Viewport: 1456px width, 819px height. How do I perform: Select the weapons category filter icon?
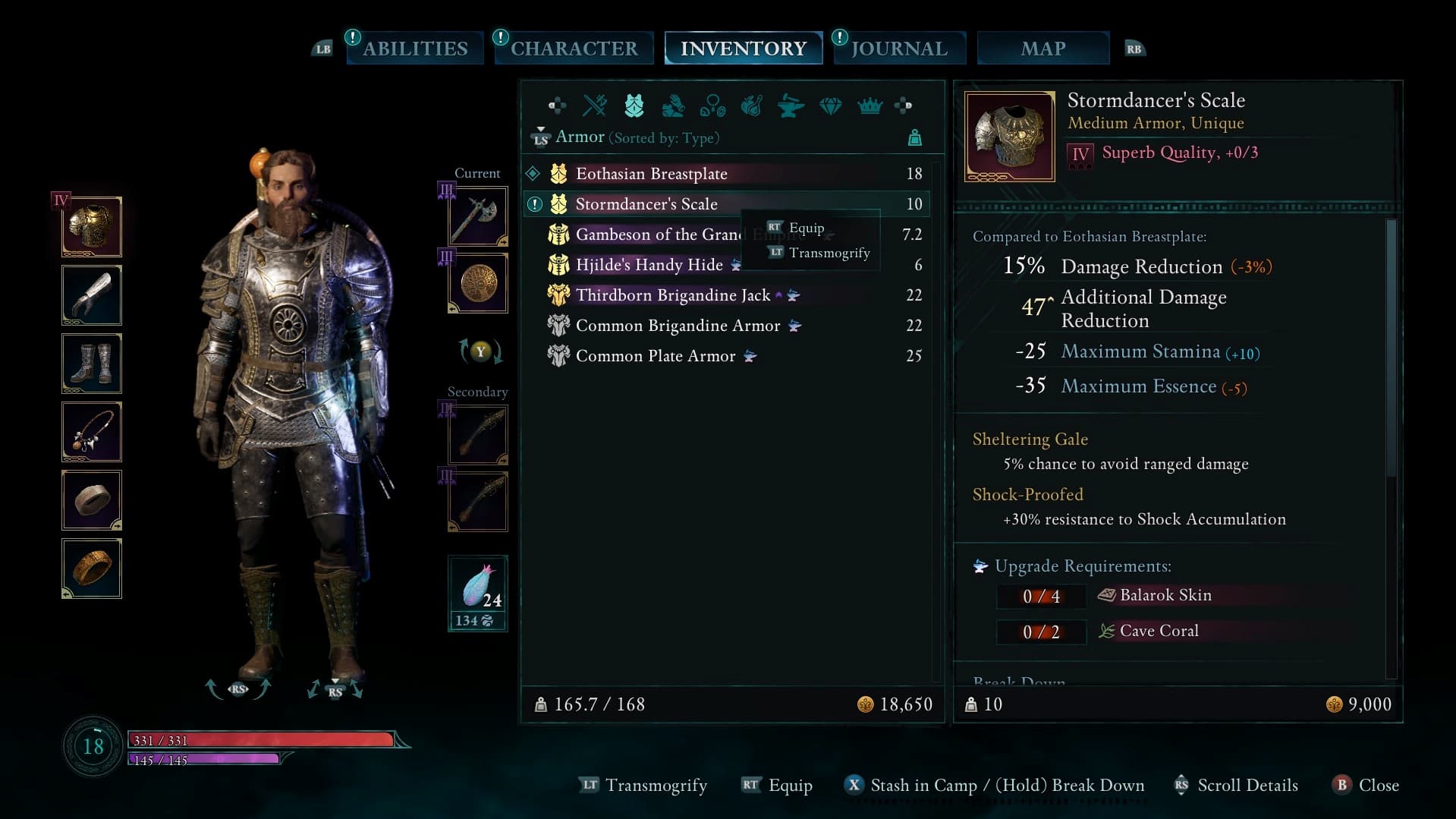pyautogui.click(x=595, y=106)
